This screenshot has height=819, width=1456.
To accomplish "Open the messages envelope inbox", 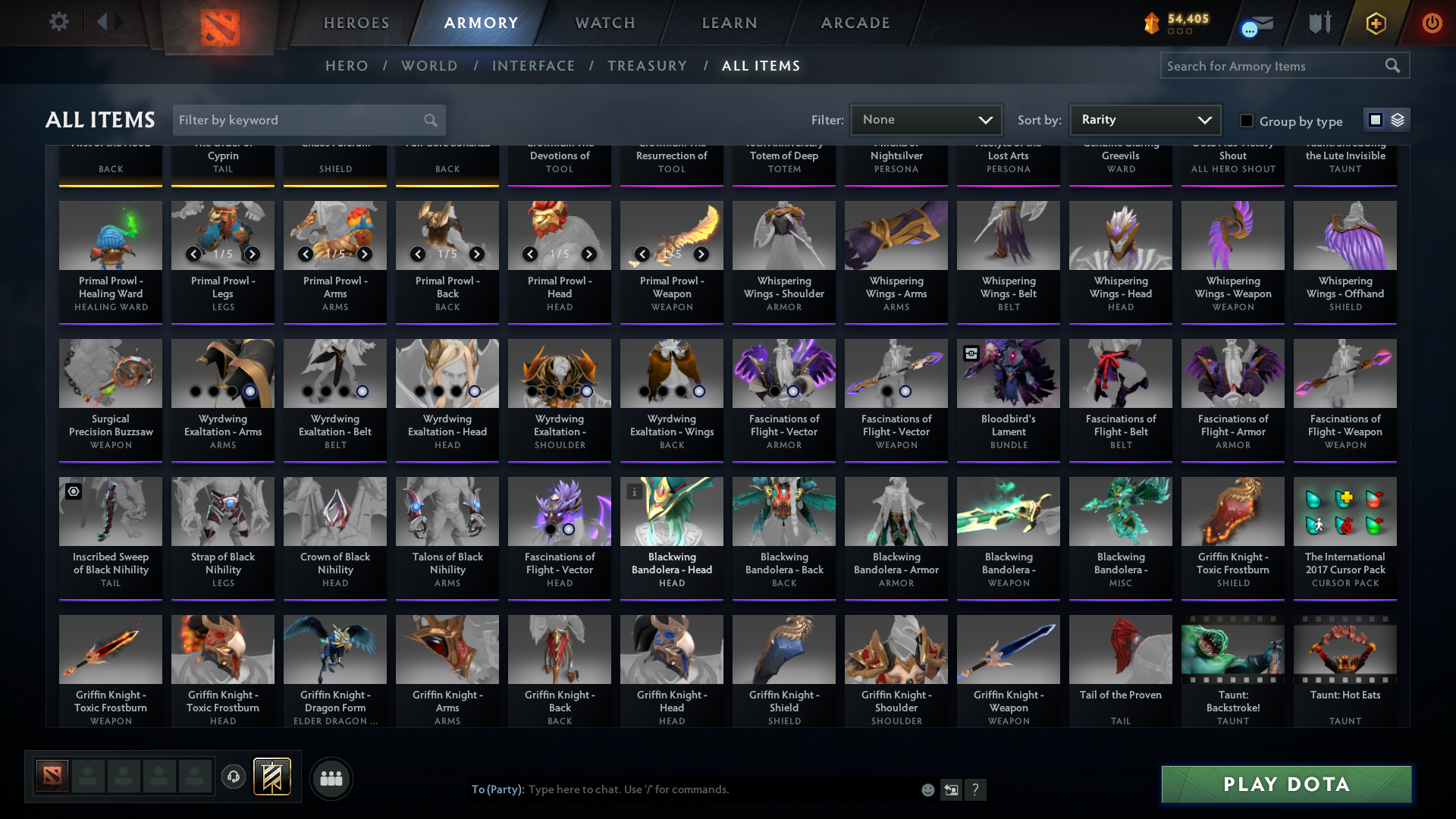I will click(x=1258, y=23).
